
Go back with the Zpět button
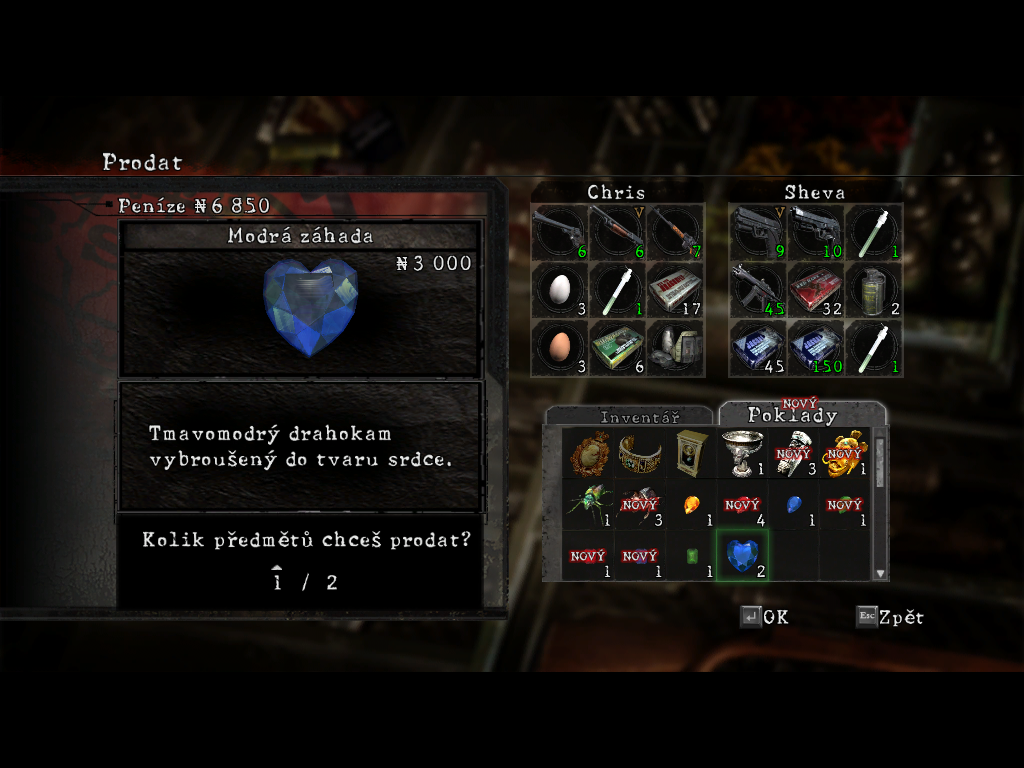[x=890, y=617]
